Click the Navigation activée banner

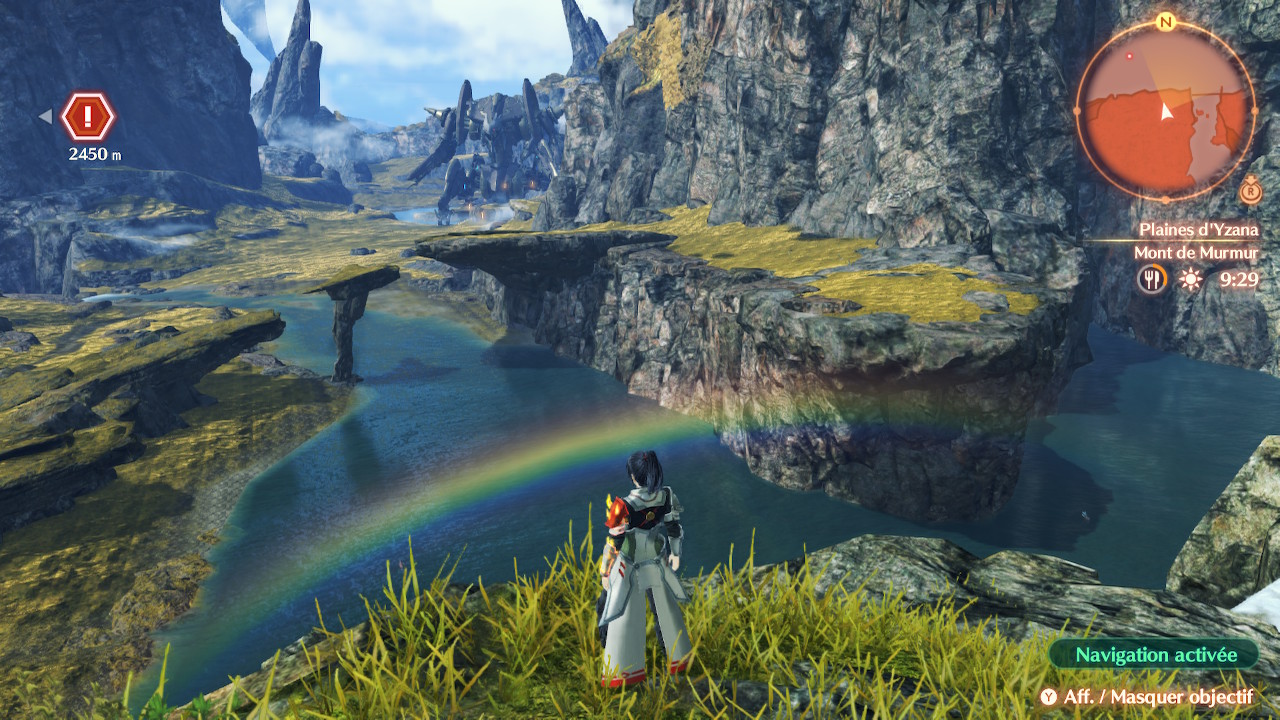(1153, 655)
